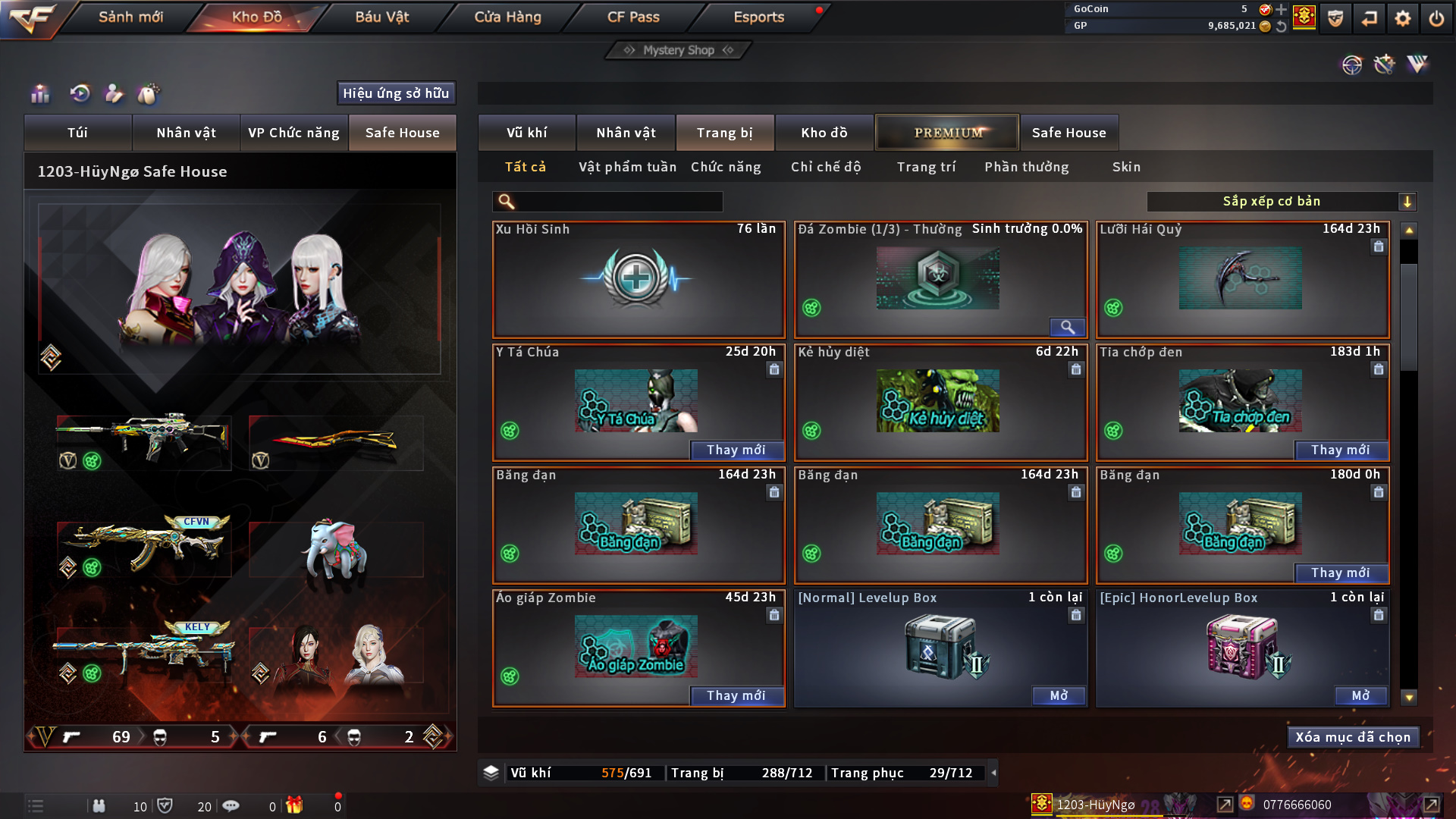Click the item search field

point(618,201)
